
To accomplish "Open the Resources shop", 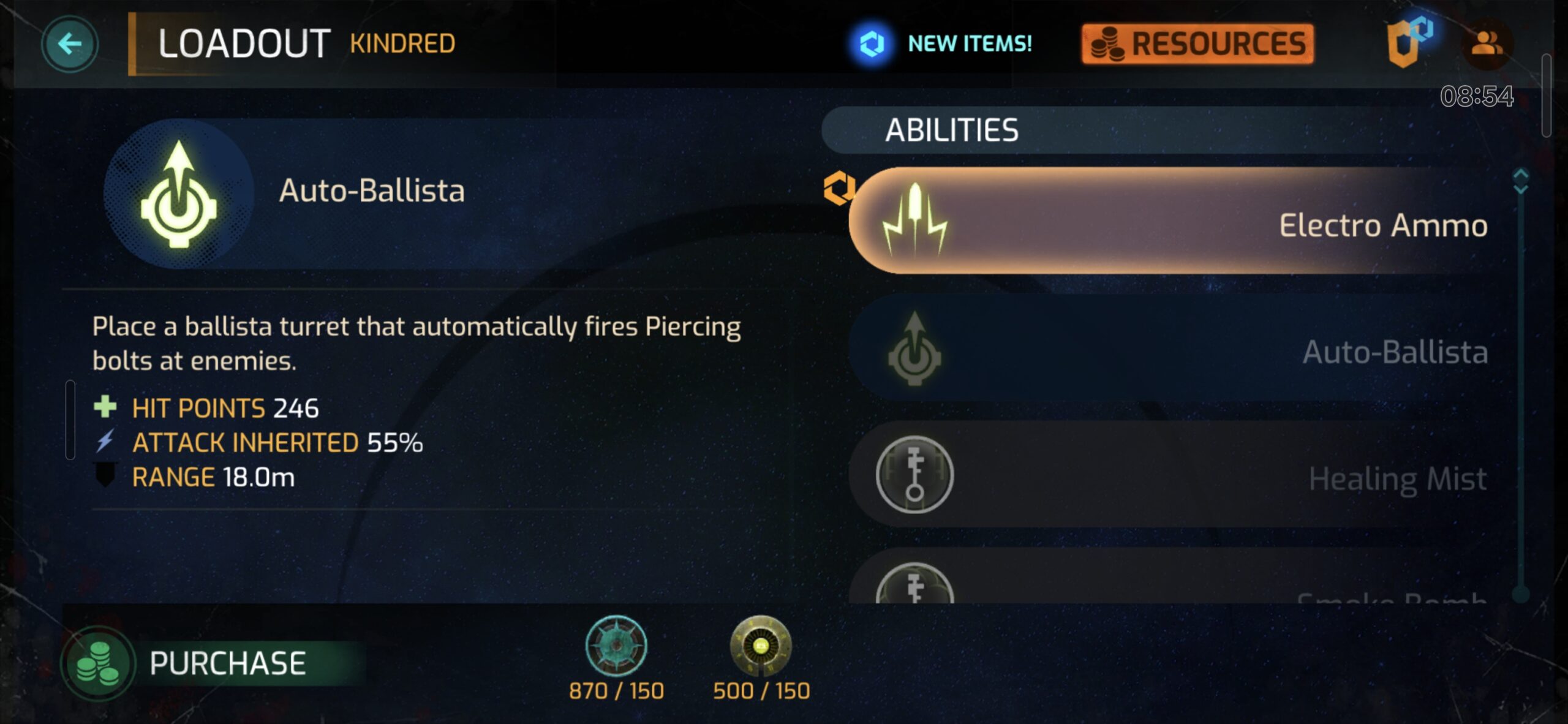I will click(x=1198, y=43).
